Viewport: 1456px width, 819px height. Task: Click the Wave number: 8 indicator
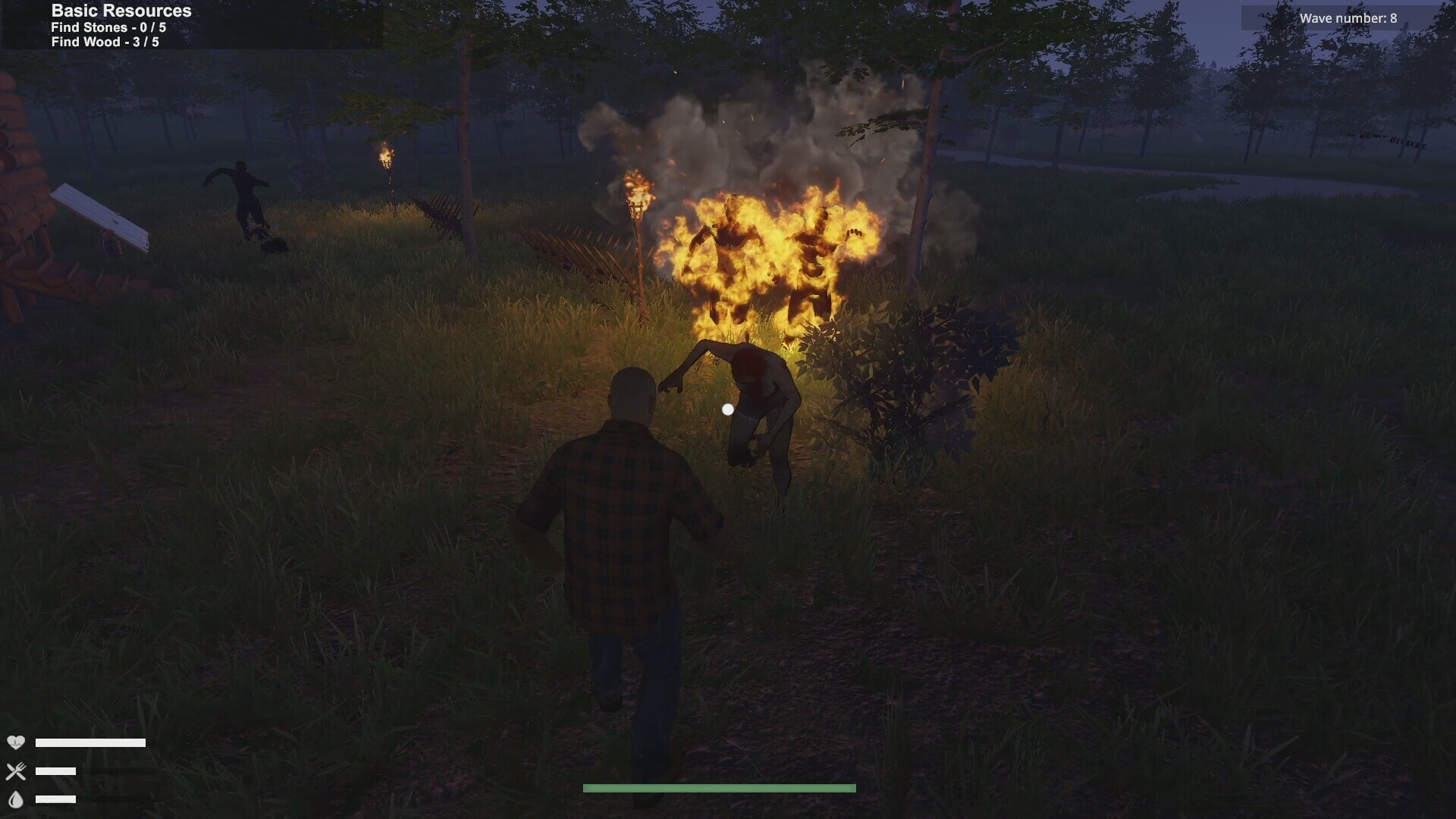pyautogui.click(x=1348, y=17)
